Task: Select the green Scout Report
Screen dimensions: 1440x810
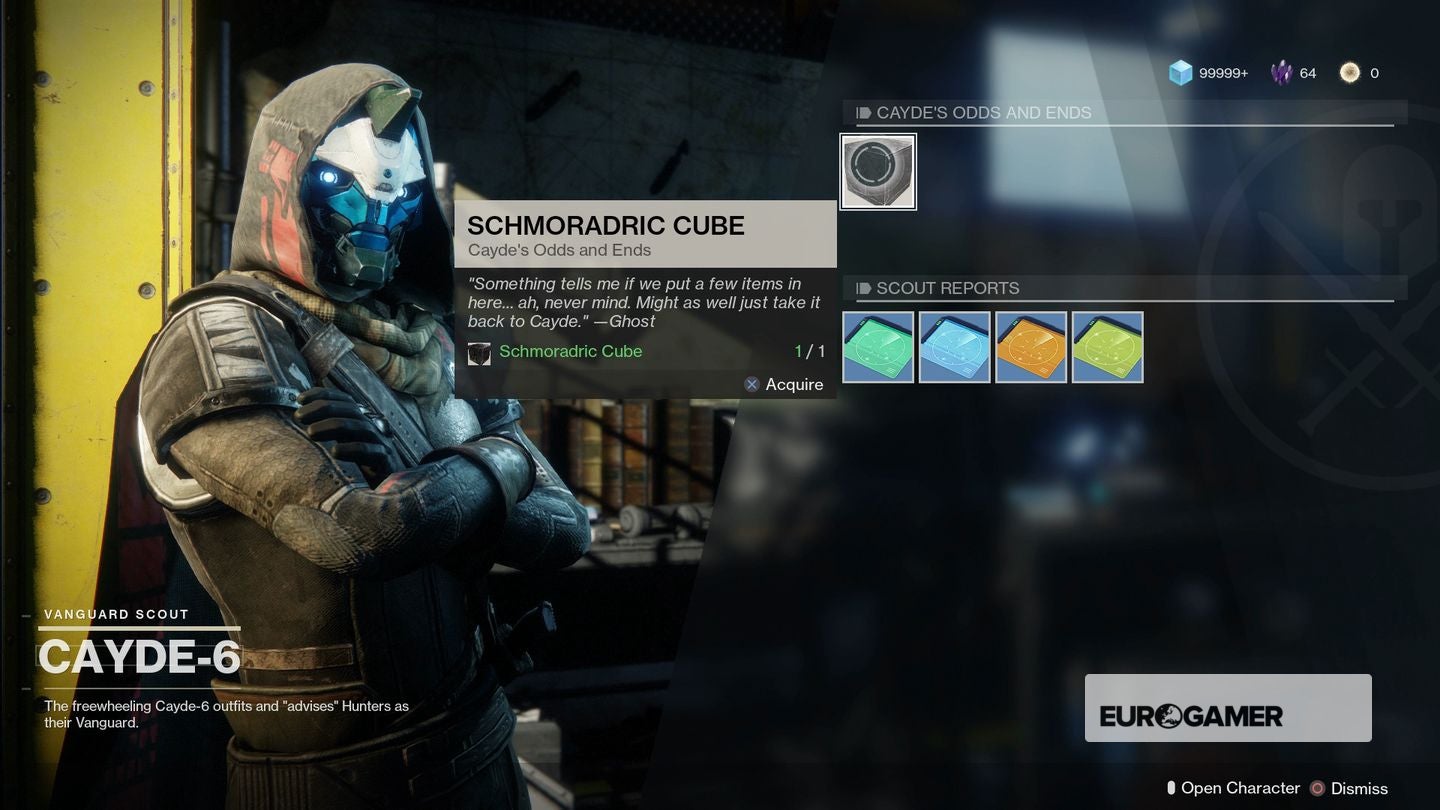Action: [x=878, y=347]
